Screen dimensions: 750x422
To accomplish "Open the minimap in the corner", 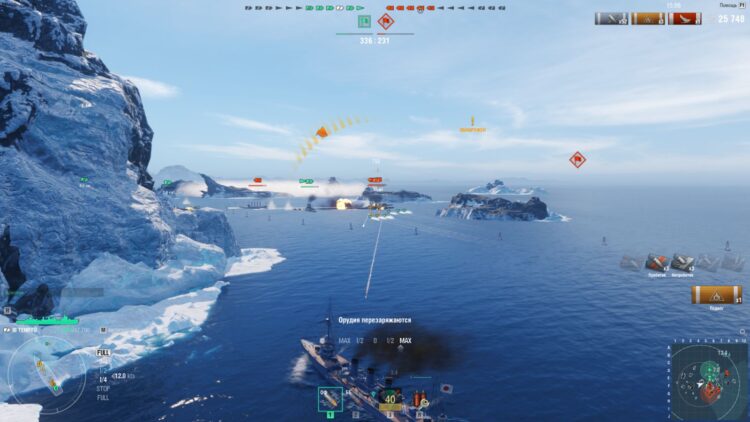I will click(708, 381).
